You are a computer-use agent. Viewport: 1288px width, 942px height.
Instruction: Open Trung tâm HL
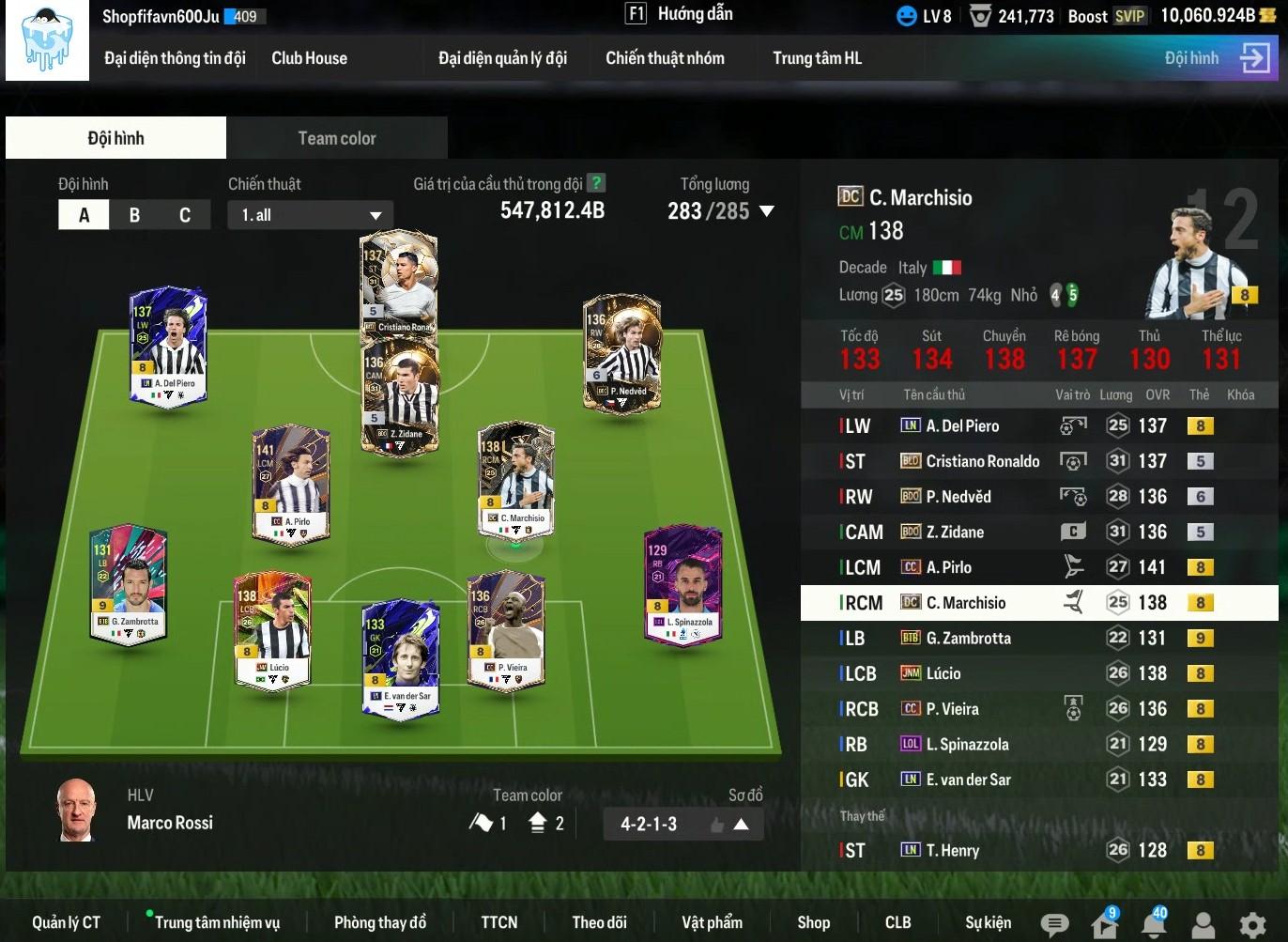(817, 58)
